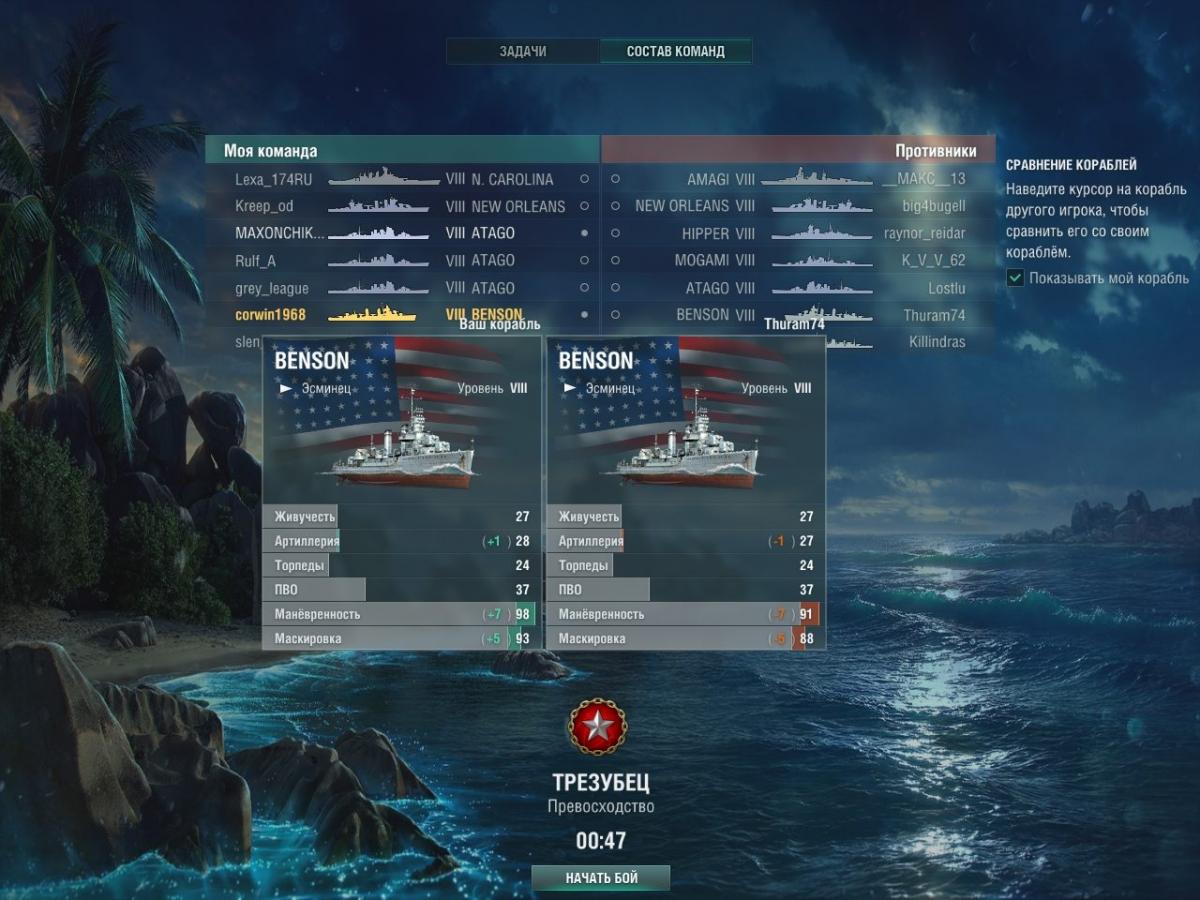
Task: Select enemy Hipper of raynor_reidar
Action: click(800, 233)
